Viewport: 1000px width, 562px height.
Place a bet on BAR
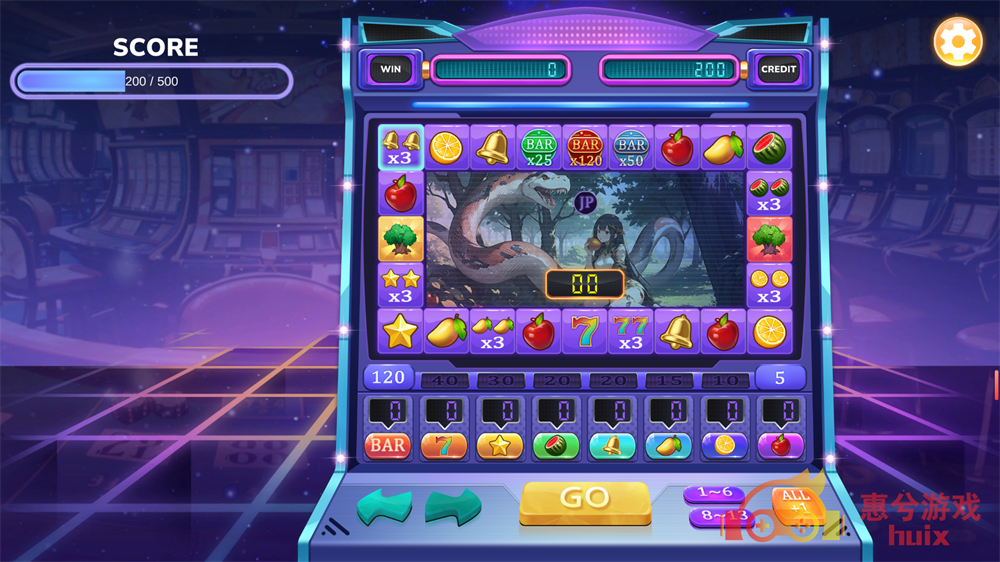pos(388,445)
